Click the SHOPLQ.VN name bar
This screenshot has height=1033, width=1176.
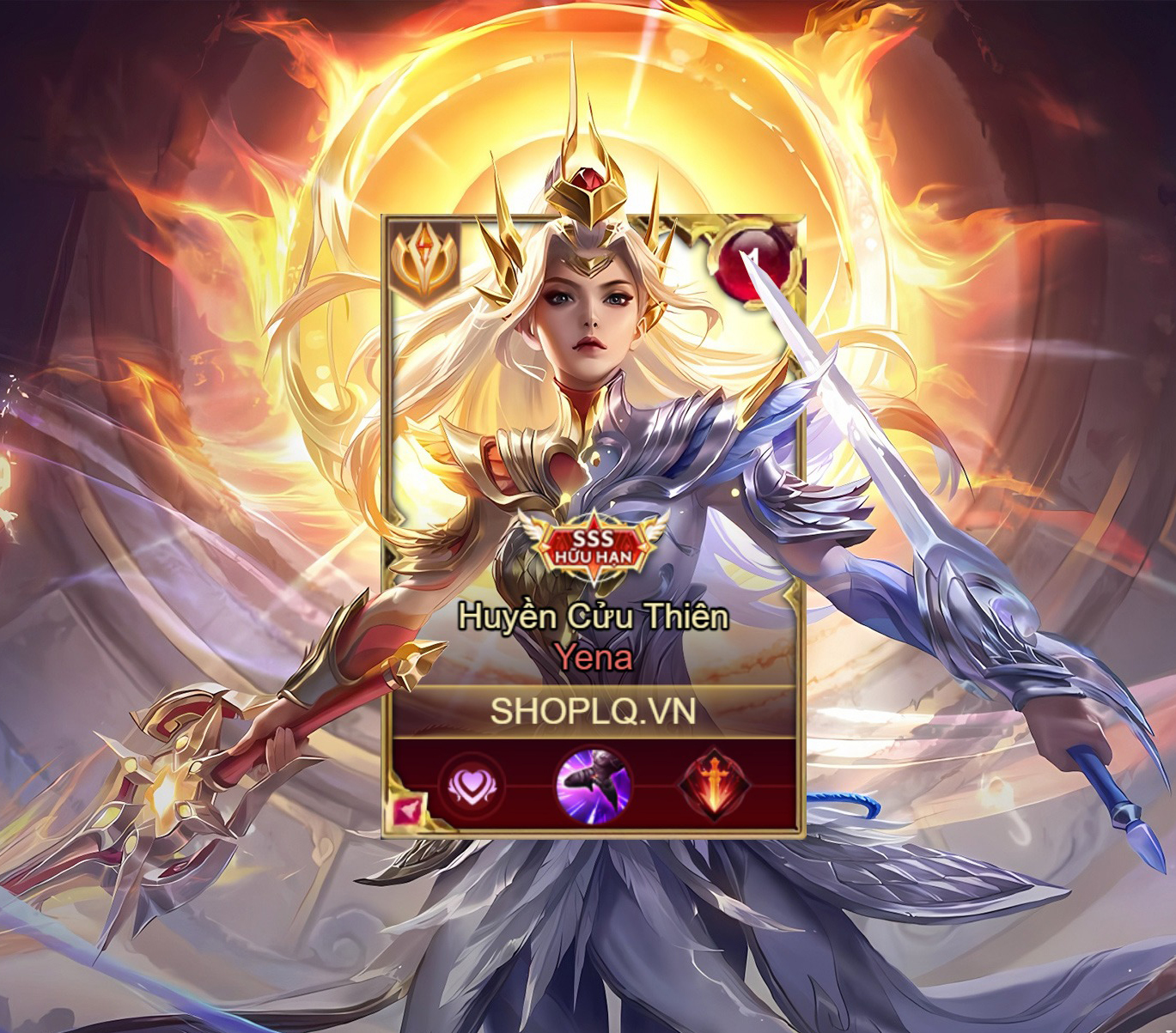pyautogui.click(x=593, y=711)
